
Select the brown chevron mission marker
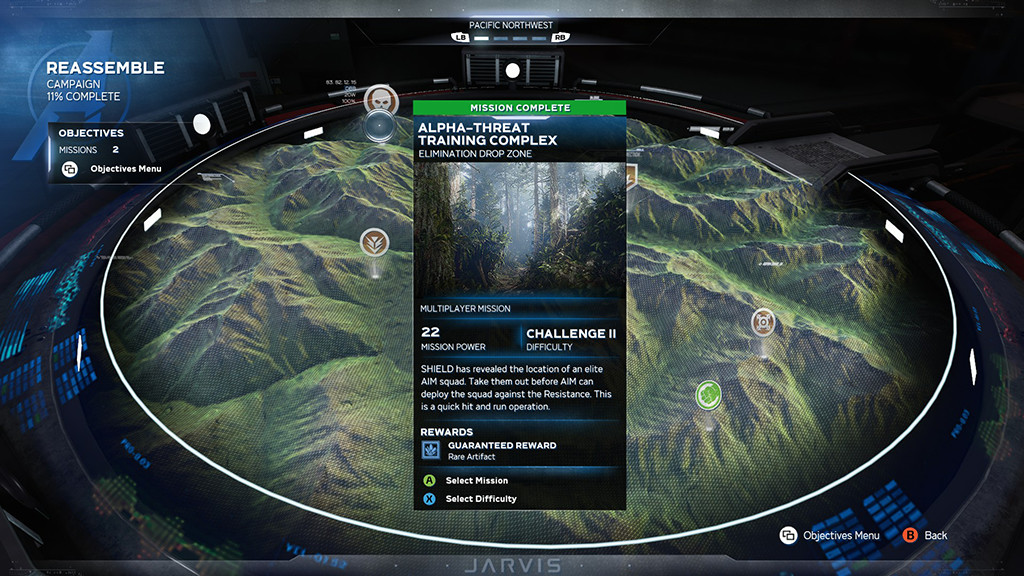pyautogui.click(x=375, y=242)
